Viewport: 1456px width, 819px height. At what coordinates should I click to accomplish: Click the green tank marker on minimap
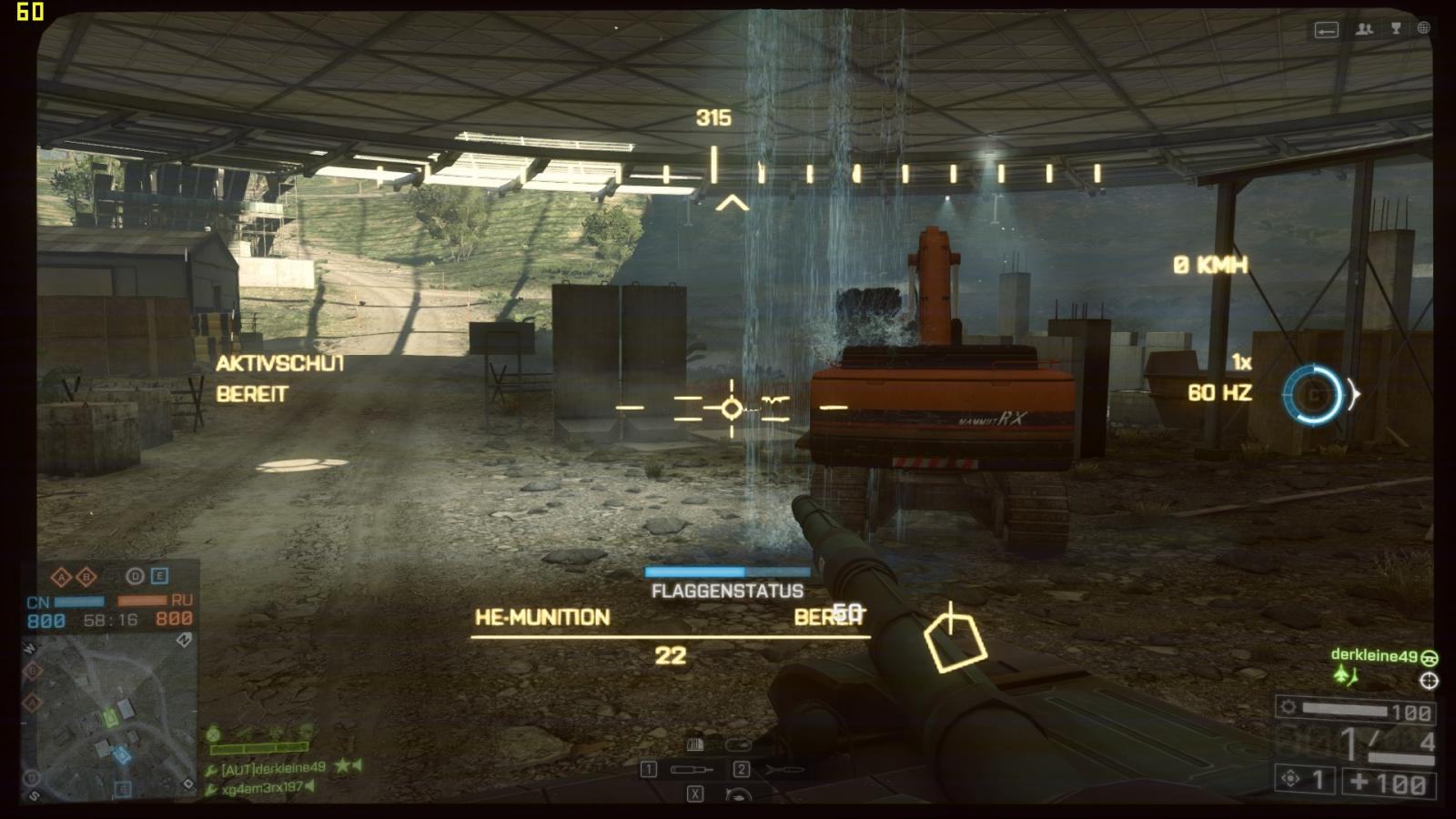110,718
